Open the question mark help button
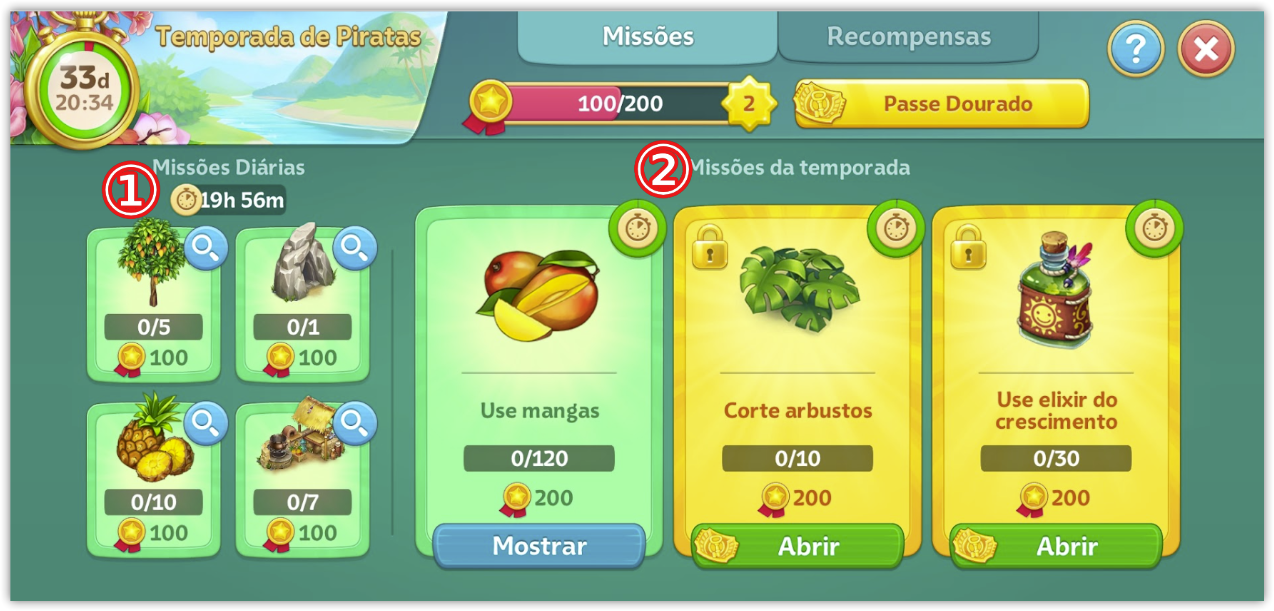The height and width of the screenshot is (611, 1274). [1136, 49]
